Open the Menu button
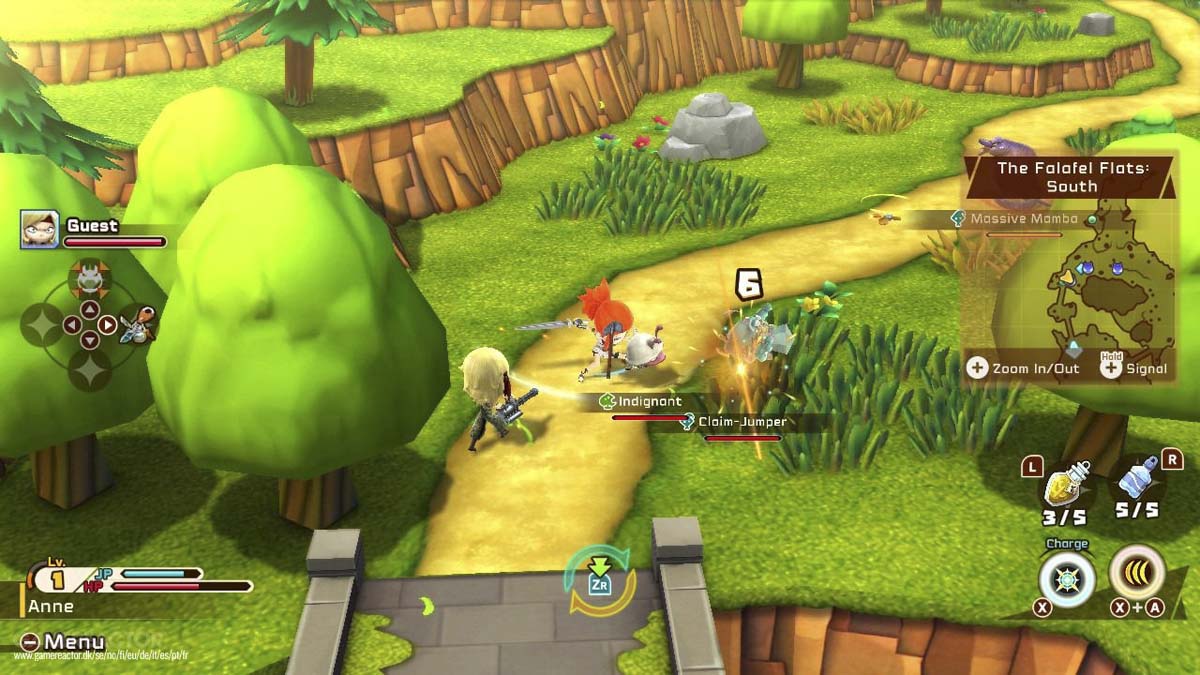 coord(64,642)
